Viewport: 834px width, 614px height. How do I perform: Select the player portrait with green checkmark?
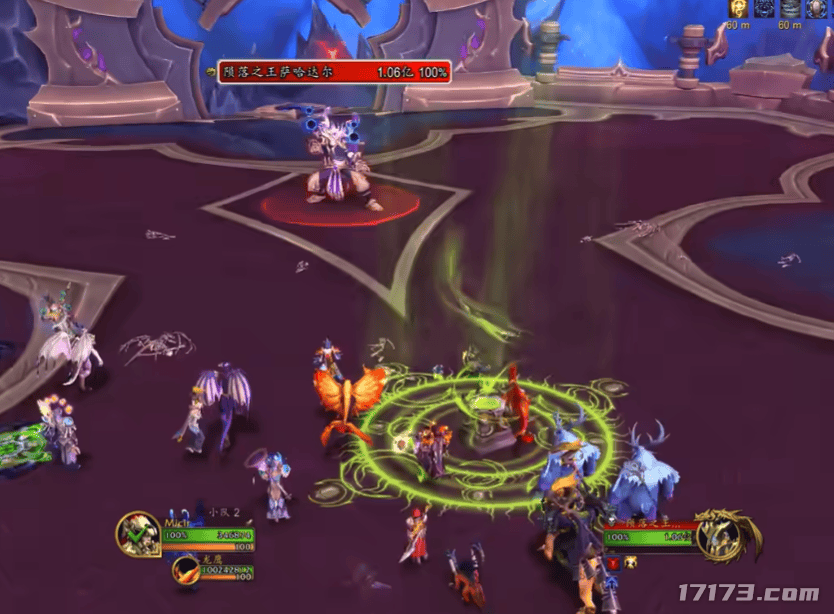pyautogui.click(x=137, y=535)
